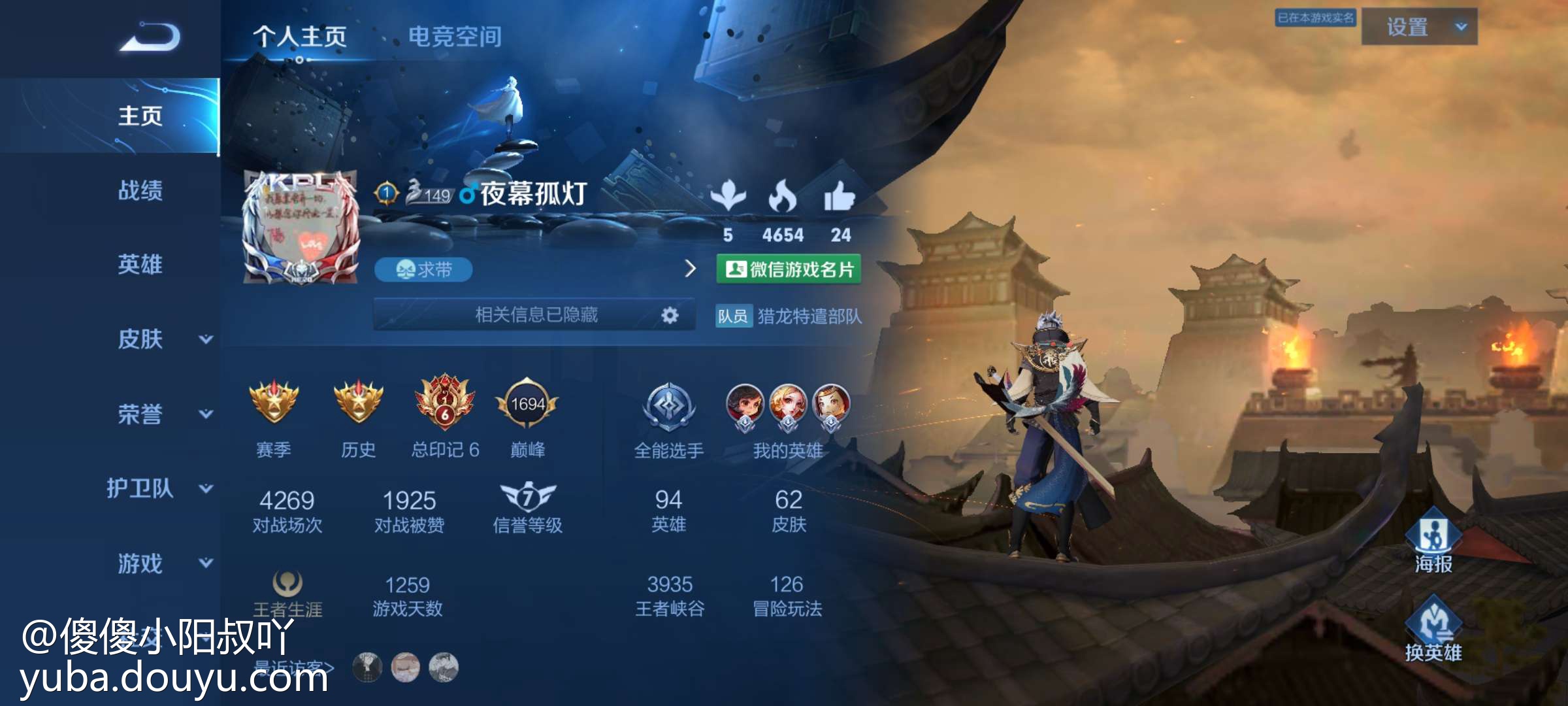Screen dimensions: 1568x706
Task: Tap the thumbs-up like icon
Action: pos(840,196)
